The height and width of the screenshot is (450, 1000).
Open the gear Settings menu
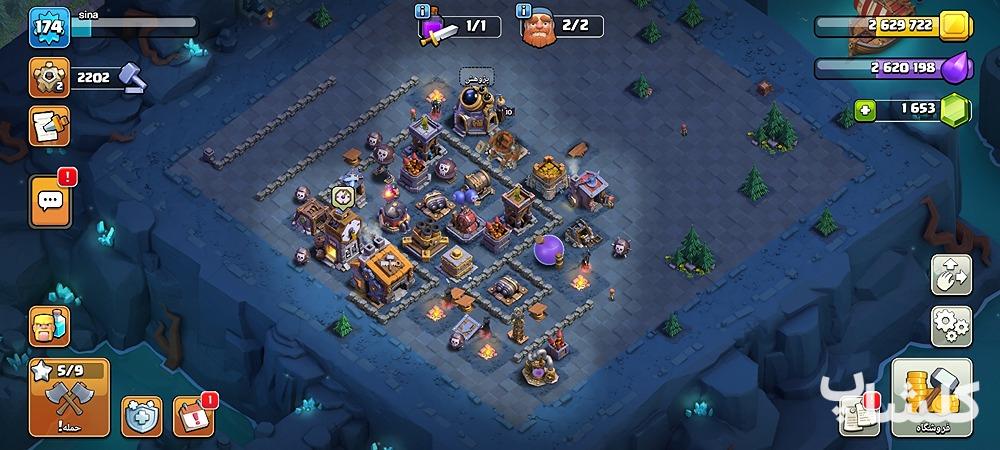[951, 326]
